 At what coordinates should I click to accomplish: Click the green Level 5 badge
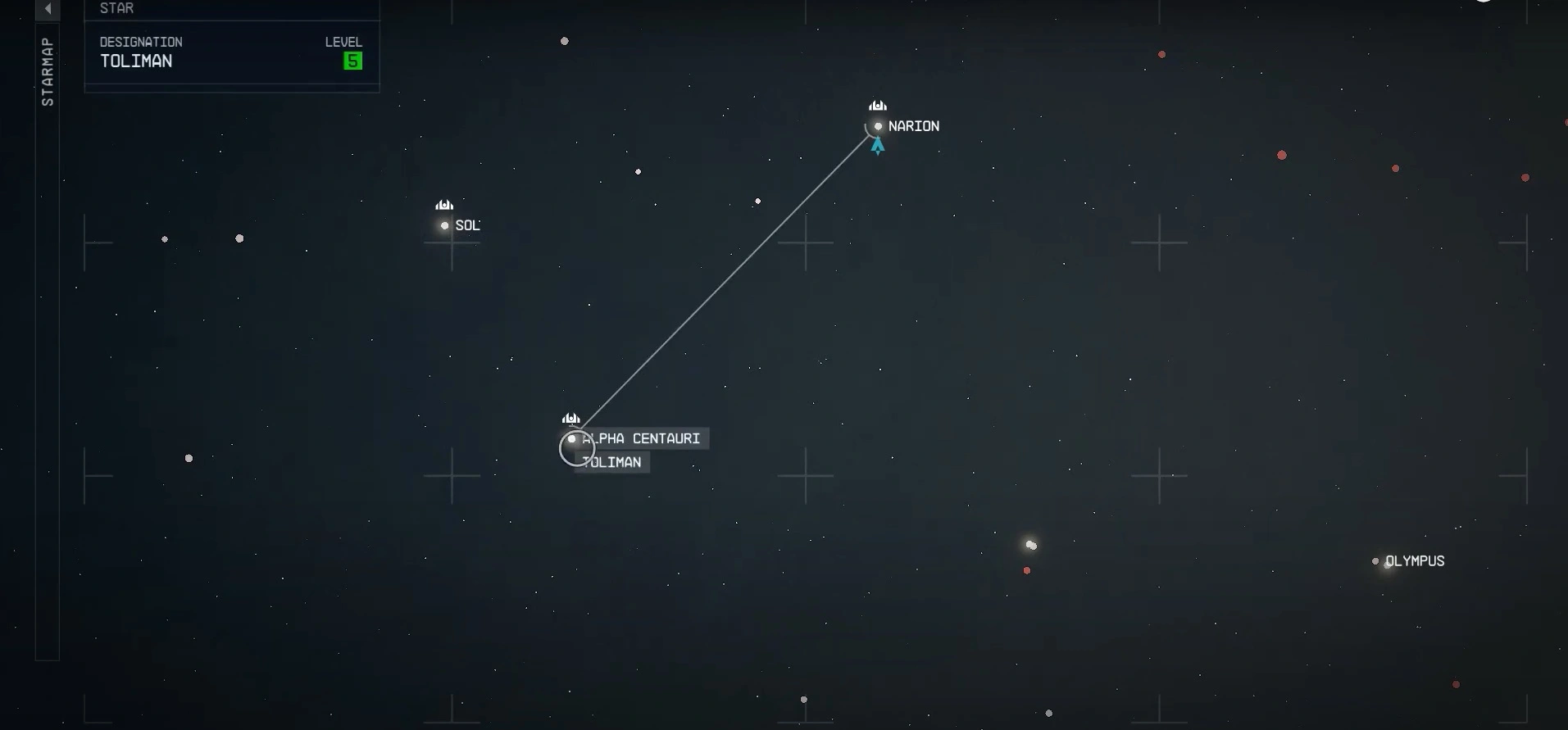(352, 61)
